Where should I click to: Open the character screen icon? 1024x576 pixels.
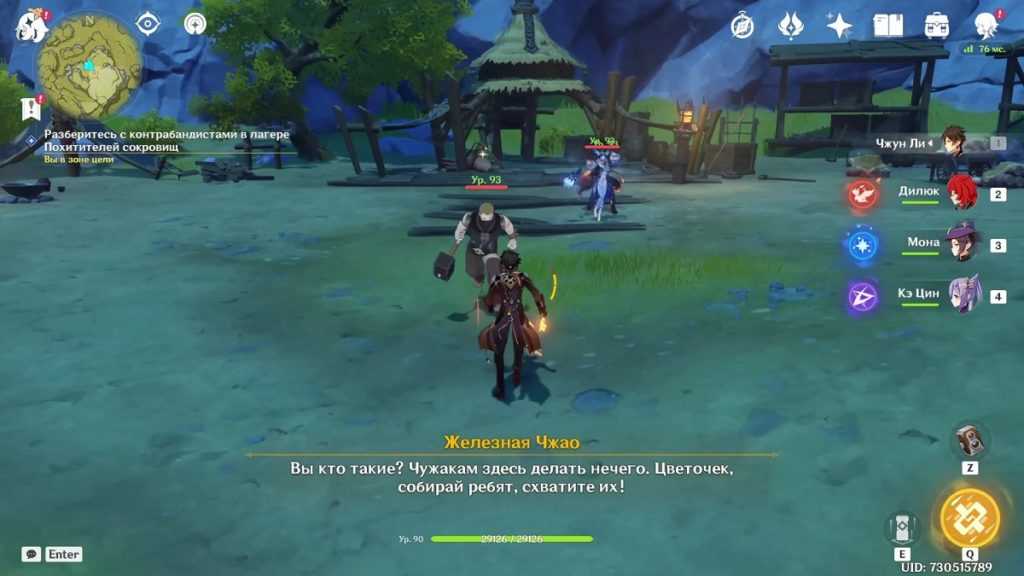coord(986,25)
